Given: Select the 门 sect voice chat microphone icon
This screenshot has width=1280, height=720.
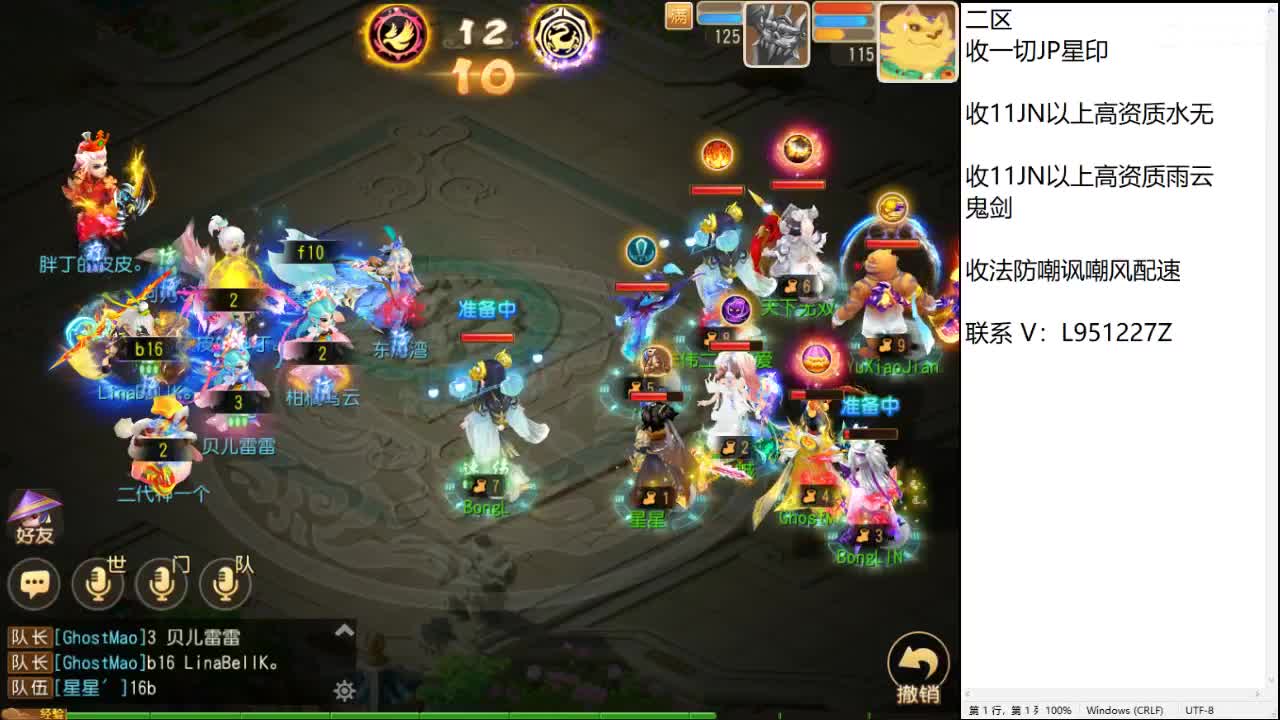Looking at the screenshot, I should tap(162, 584).
